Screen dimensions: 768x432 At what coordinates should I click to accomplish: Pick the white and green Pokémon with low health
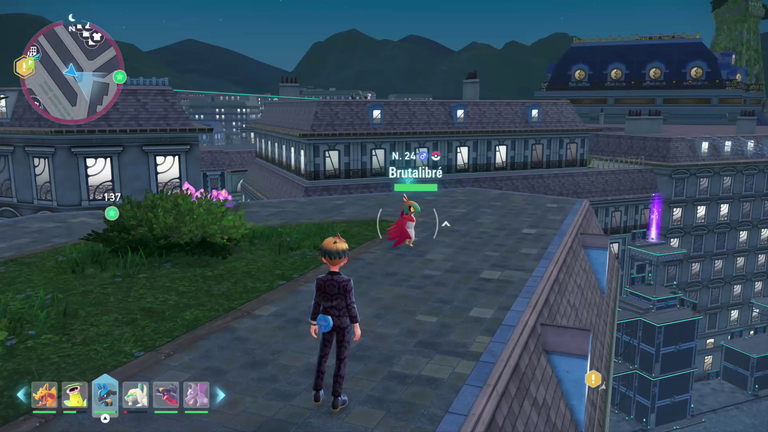coord(136,396)
